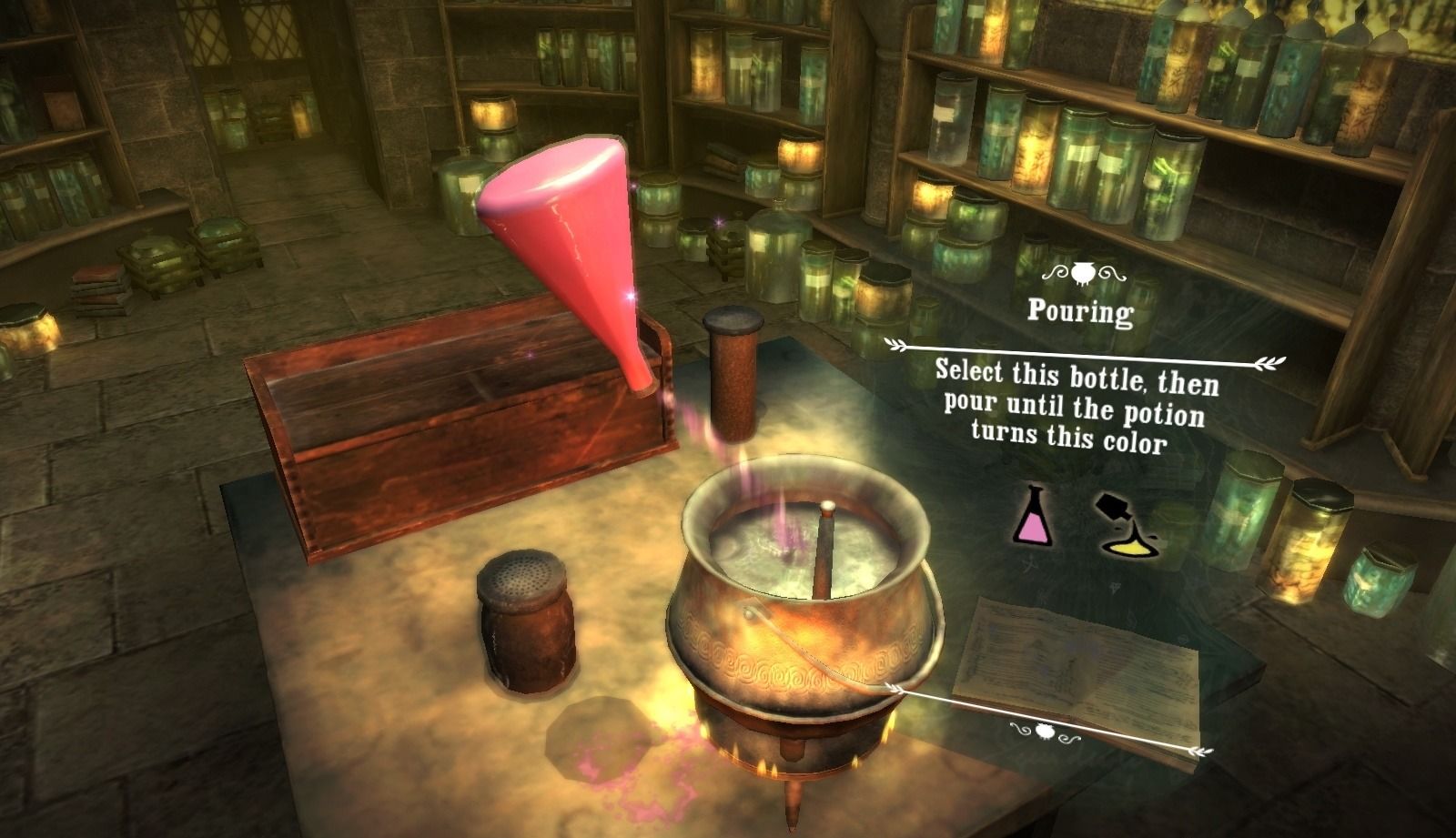Select the tall capped cylinder ingredient

733,373
